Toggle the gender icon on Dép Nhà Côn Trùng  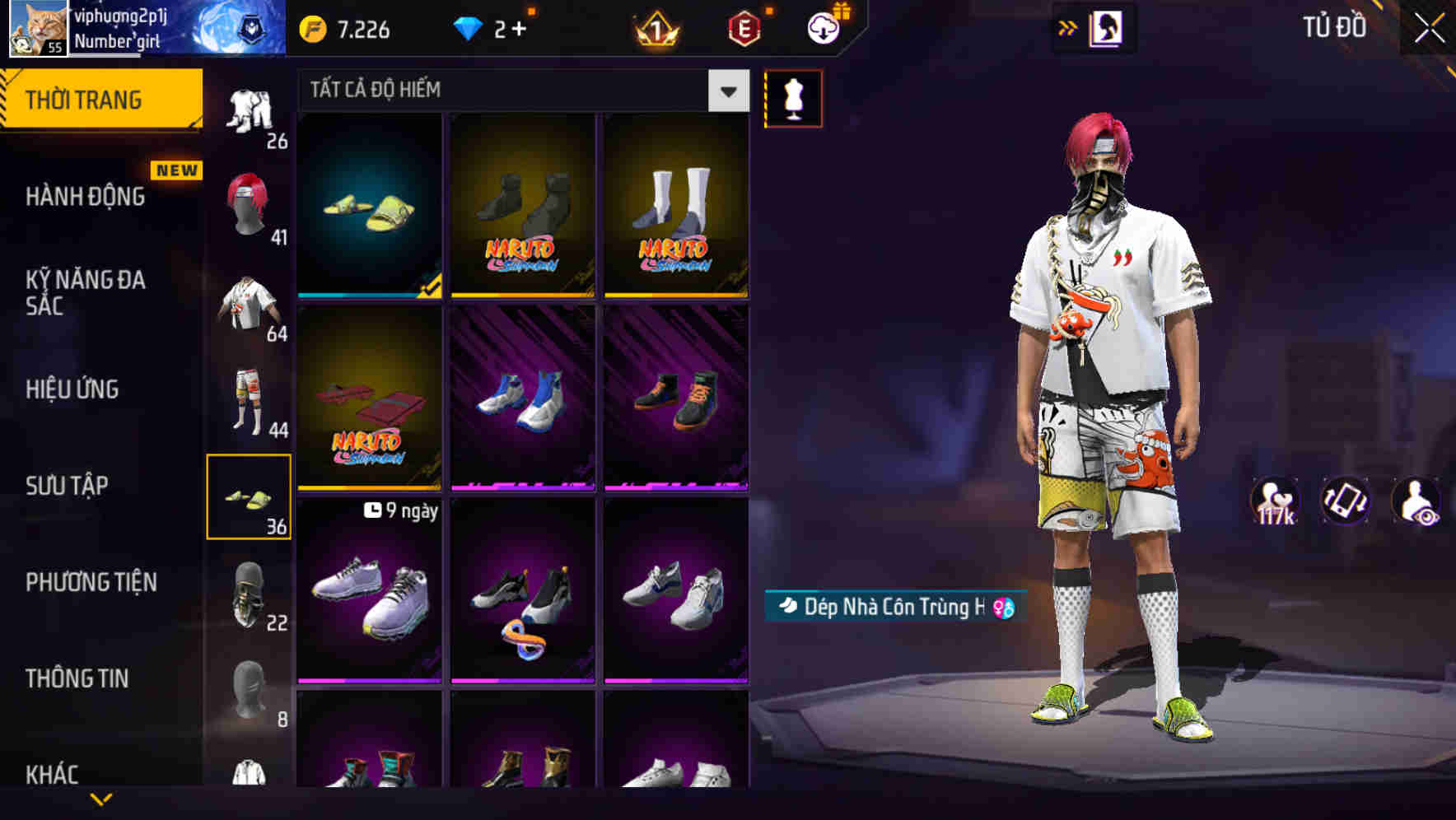[1002, 608]
